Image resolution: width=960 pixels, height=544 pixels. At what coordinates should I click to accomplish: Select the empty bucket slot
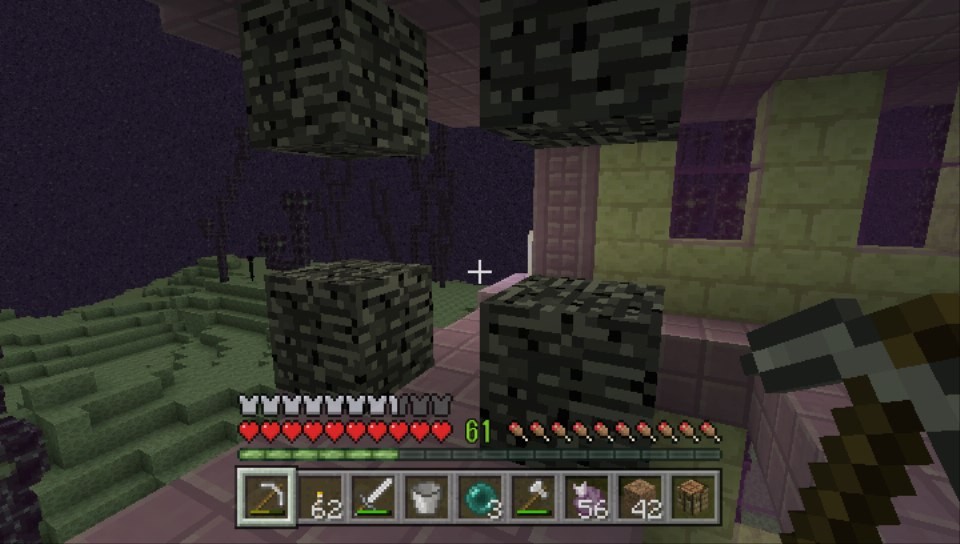click(x=426, y=497)
